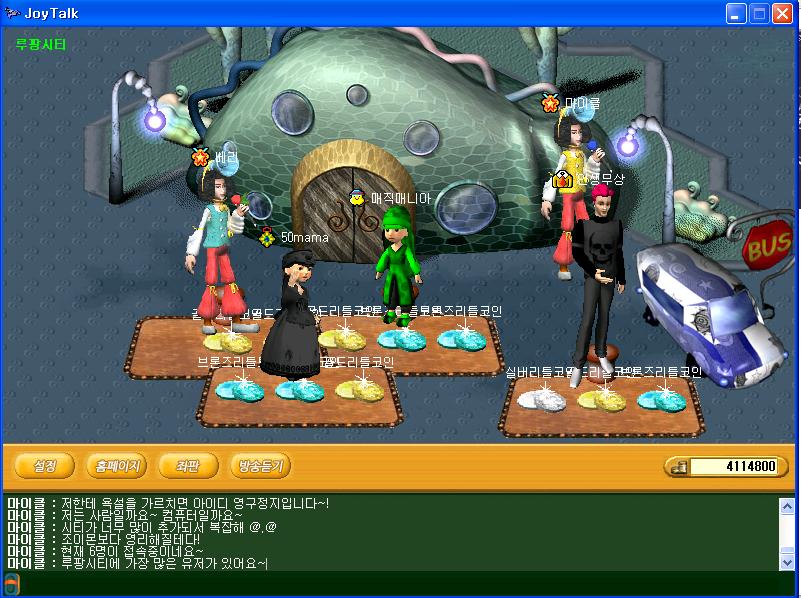Click the small icon left of chat input
This screenshot has width=801, height=598.
[11, 584]
